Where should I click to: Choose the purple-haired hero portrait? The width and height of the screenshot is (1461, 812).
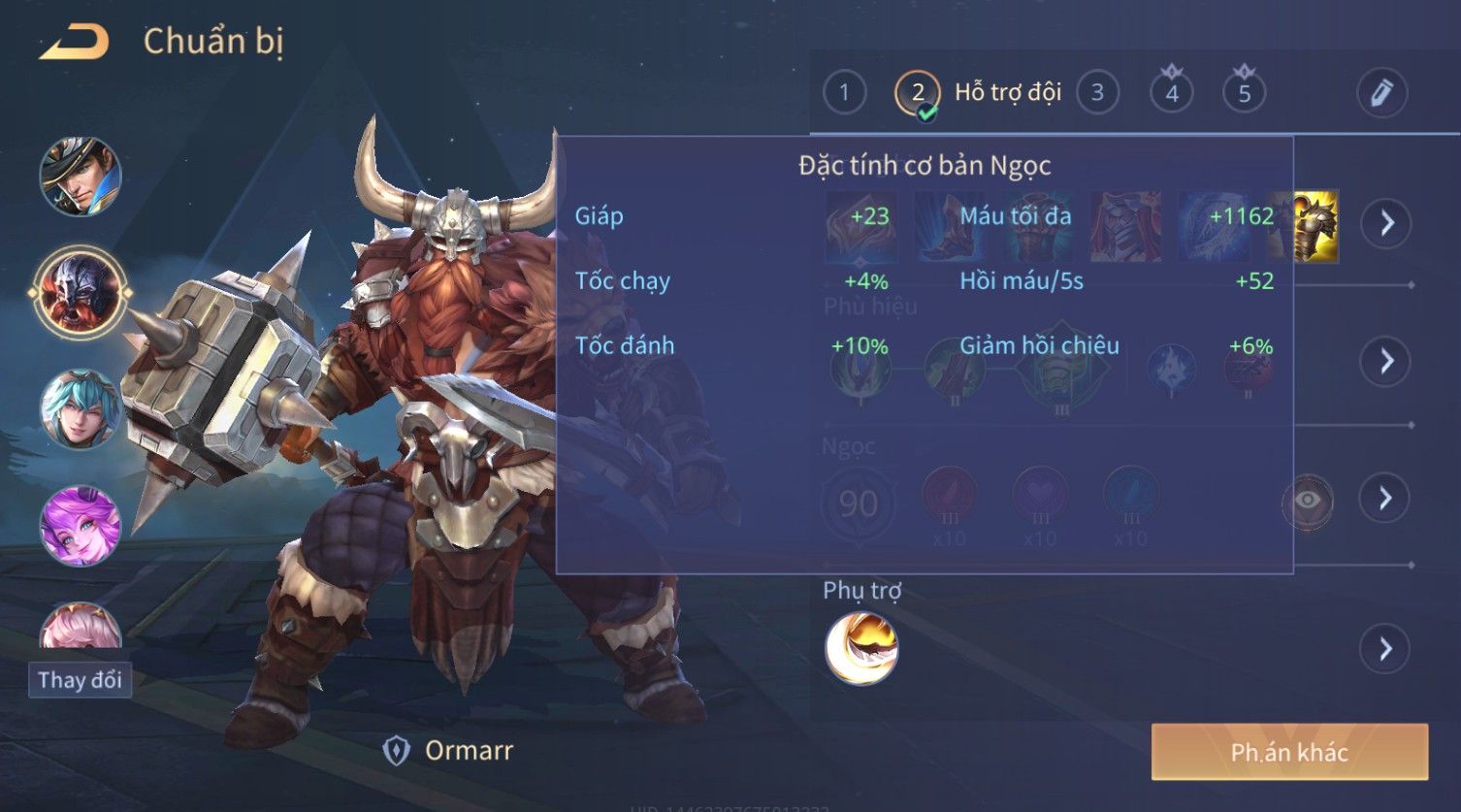click(81, 526)
